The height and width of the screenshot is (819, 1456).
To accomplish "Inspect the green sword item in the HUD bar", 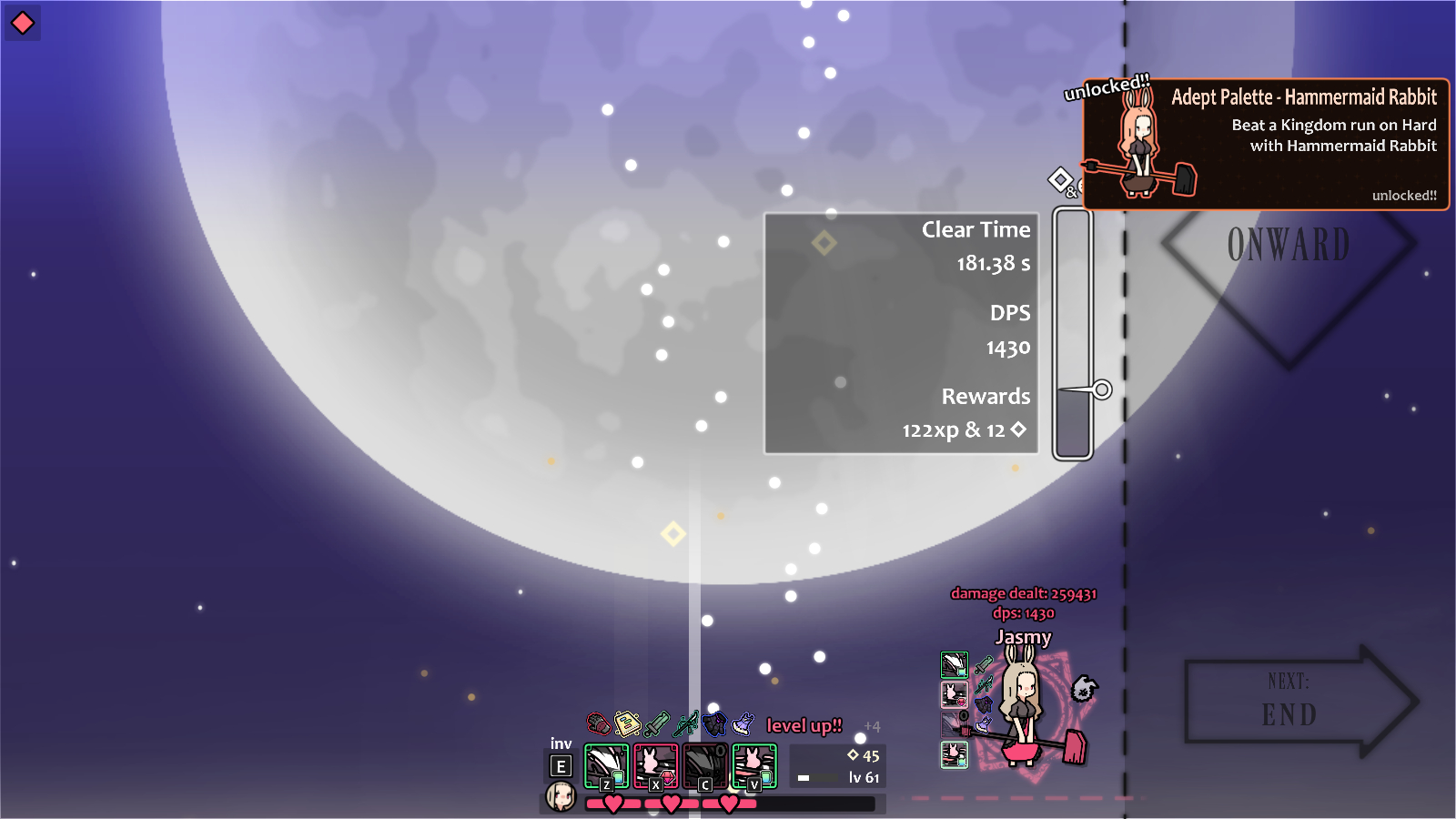I will pos(656,724).
